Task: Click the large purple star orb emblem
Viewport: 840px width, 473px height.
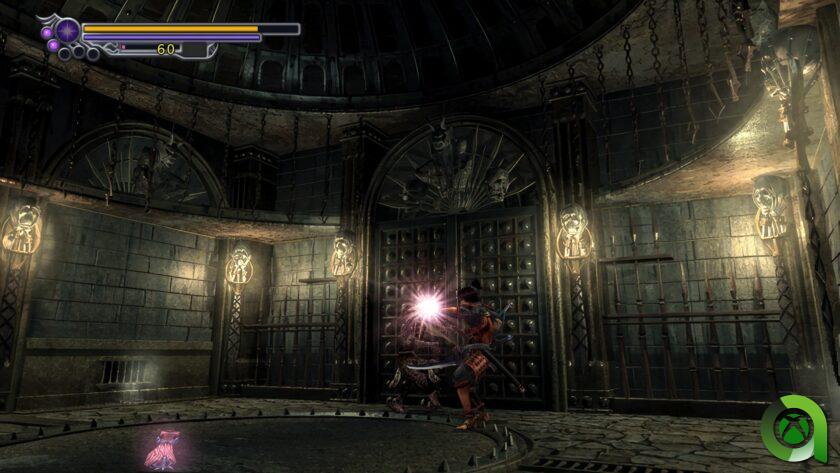Action: coord(68,31)
